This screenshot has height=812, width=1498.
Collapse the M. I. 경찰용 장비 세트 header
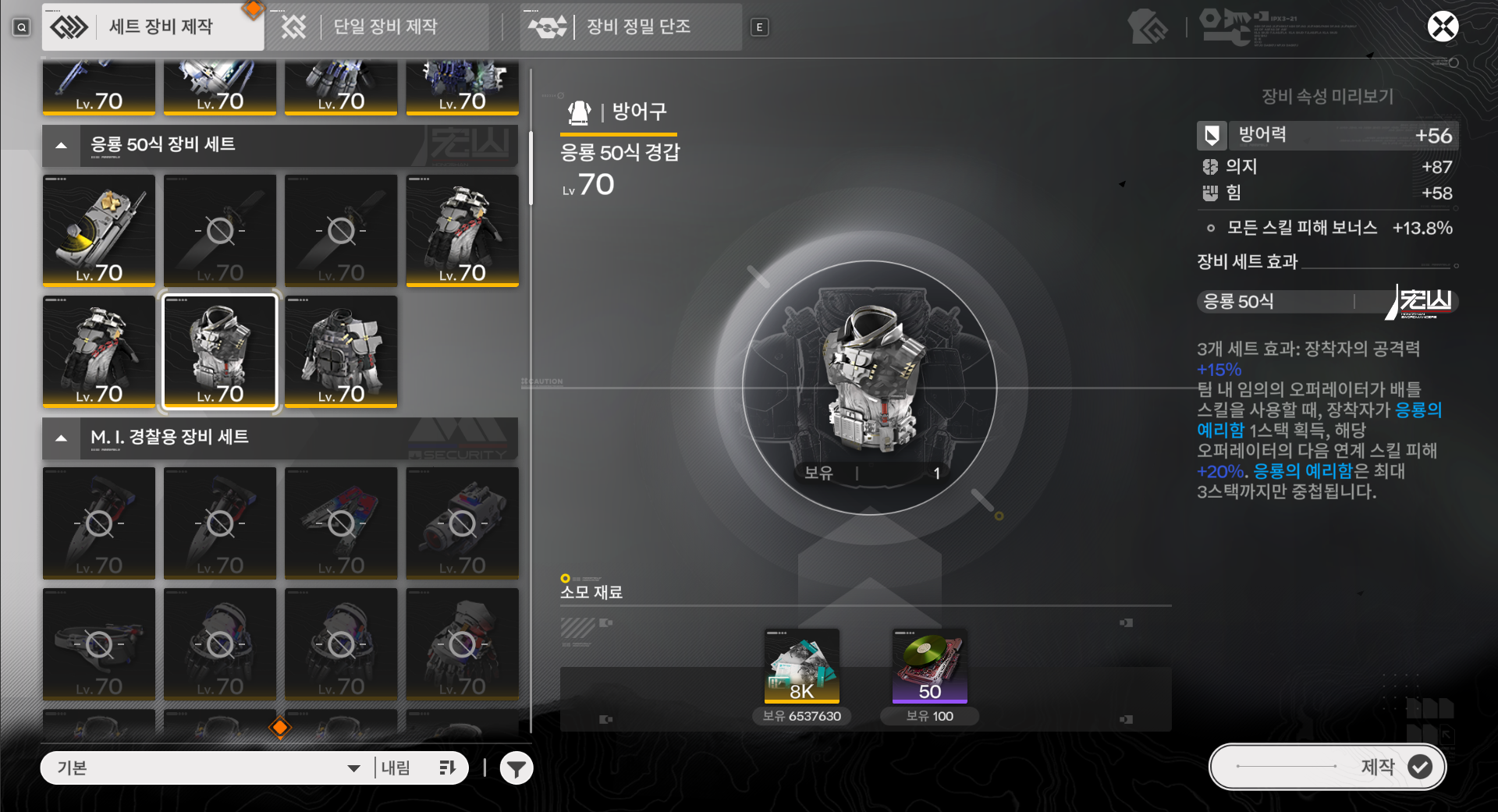pos(61,438)
